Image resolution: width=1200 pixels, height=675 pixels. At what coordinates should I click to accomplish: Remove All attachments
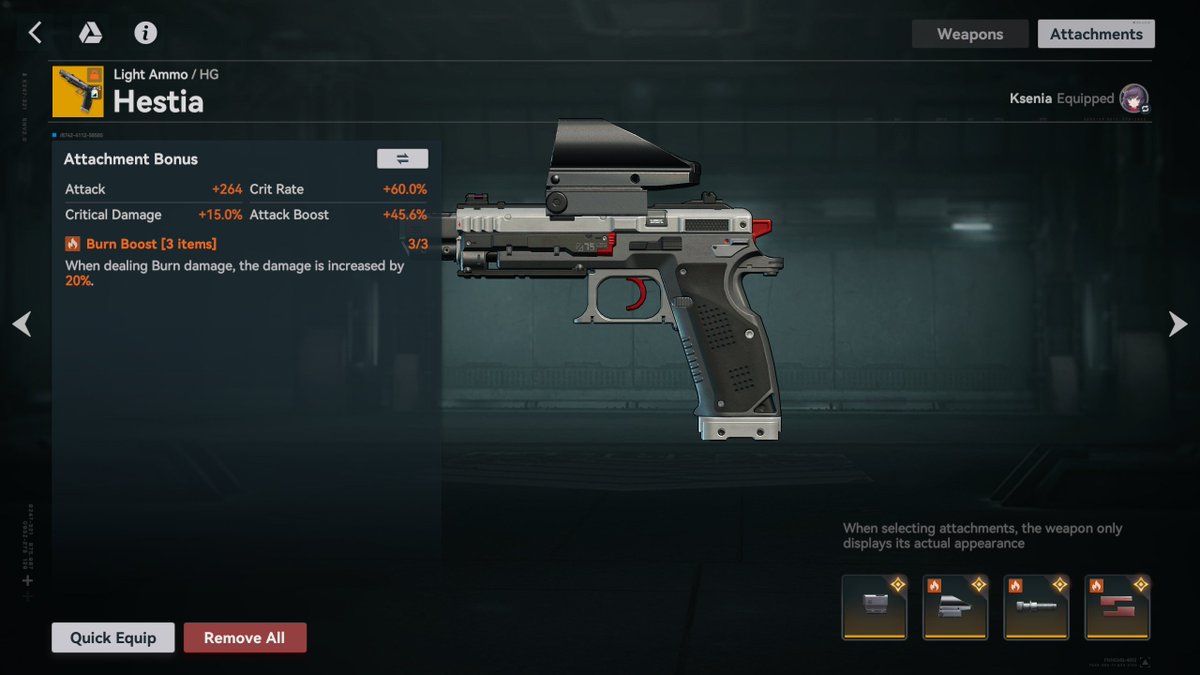point(245,638)
